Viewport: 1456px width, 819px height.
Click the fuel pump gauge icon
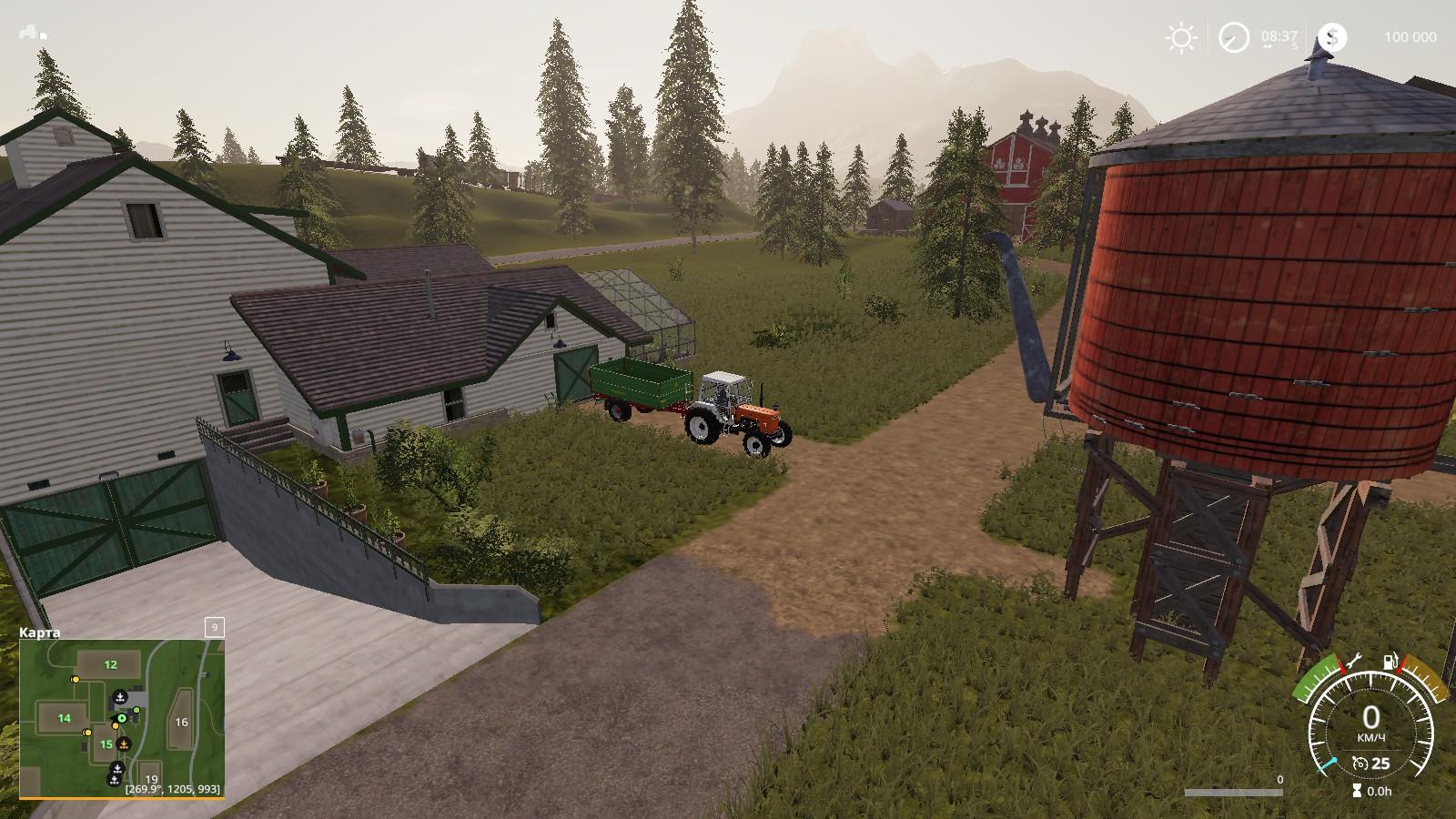(x=1390, y=662)
